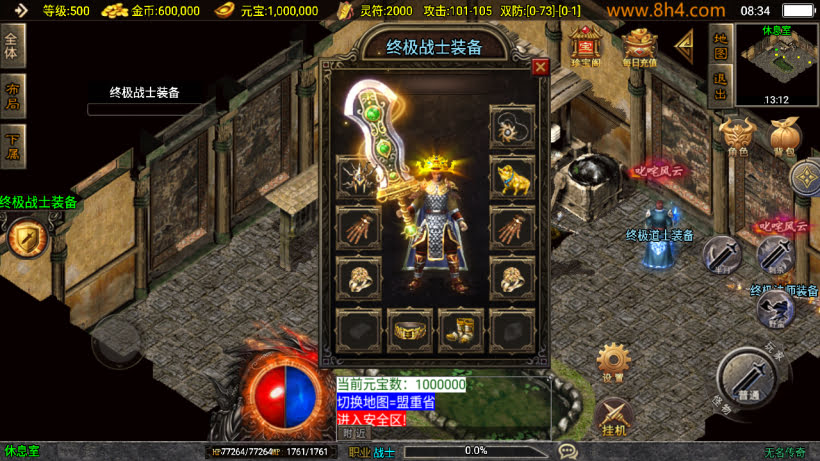Viewport: 820px width, 461px height.
Task: Open the 地图 map button
Action: click(720, 43)
